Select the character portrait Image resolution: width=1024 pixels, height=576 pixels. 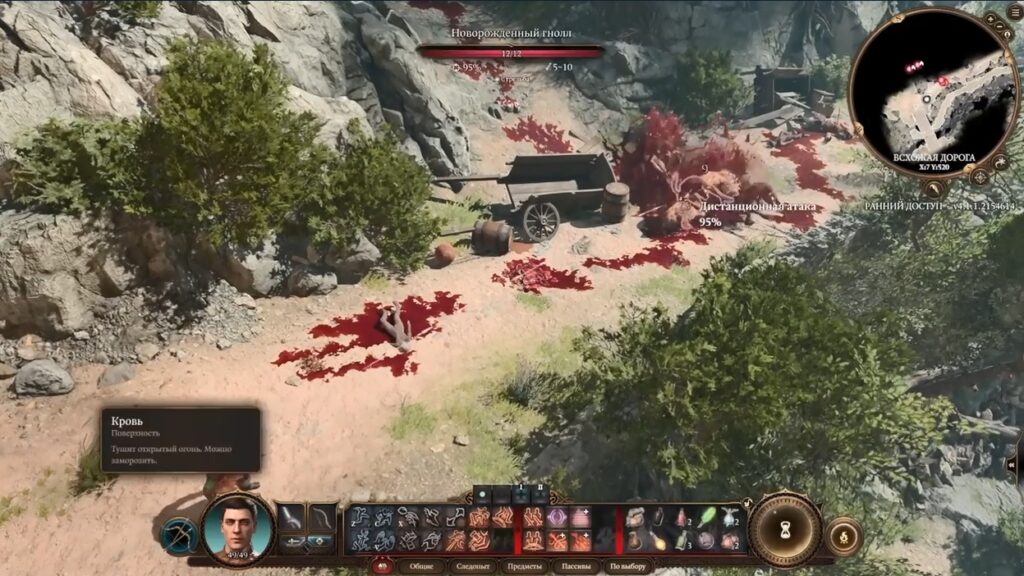click(x=238, y=528)
